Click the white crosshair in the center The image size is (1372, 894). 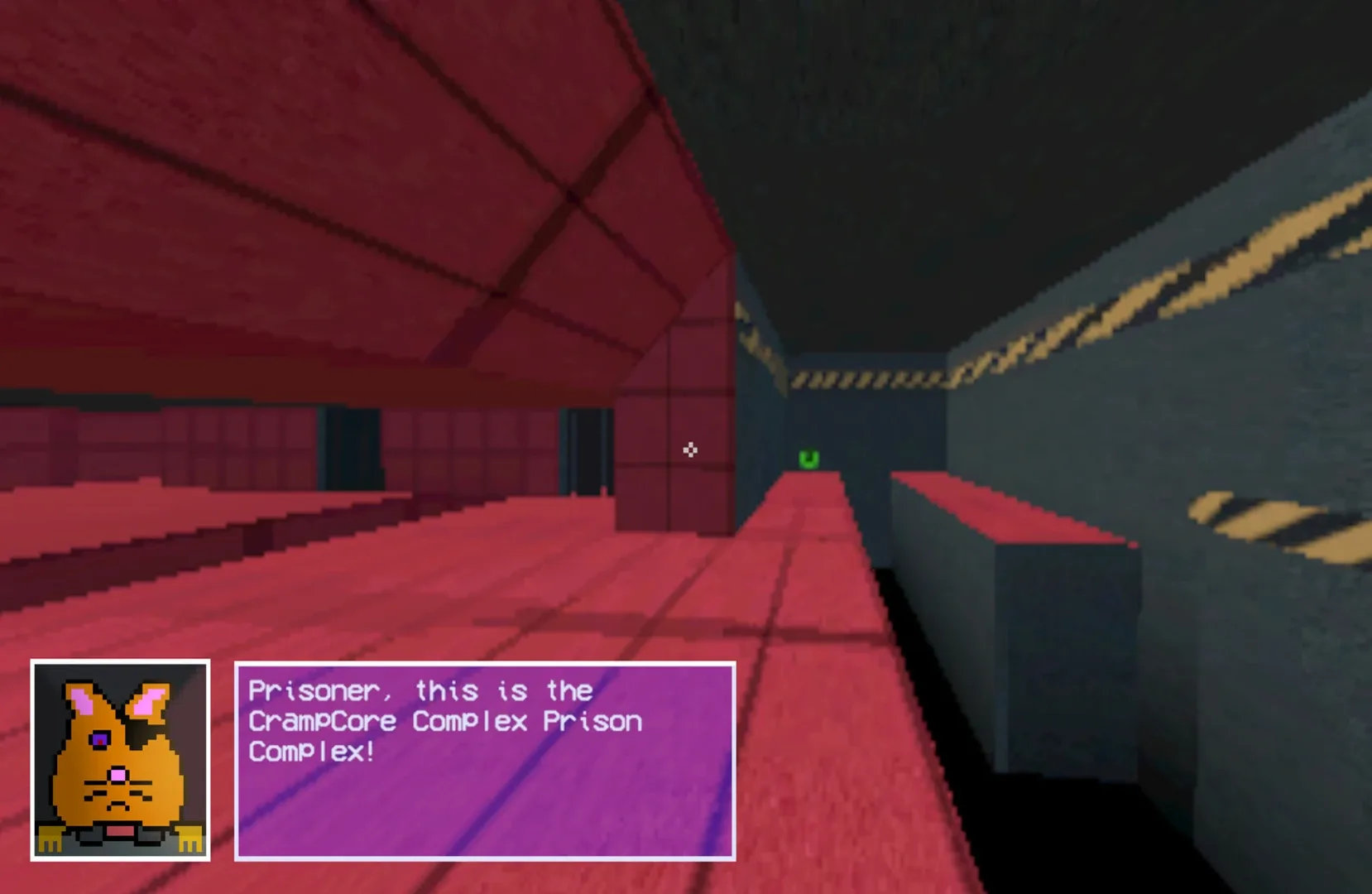click(692, 449)
